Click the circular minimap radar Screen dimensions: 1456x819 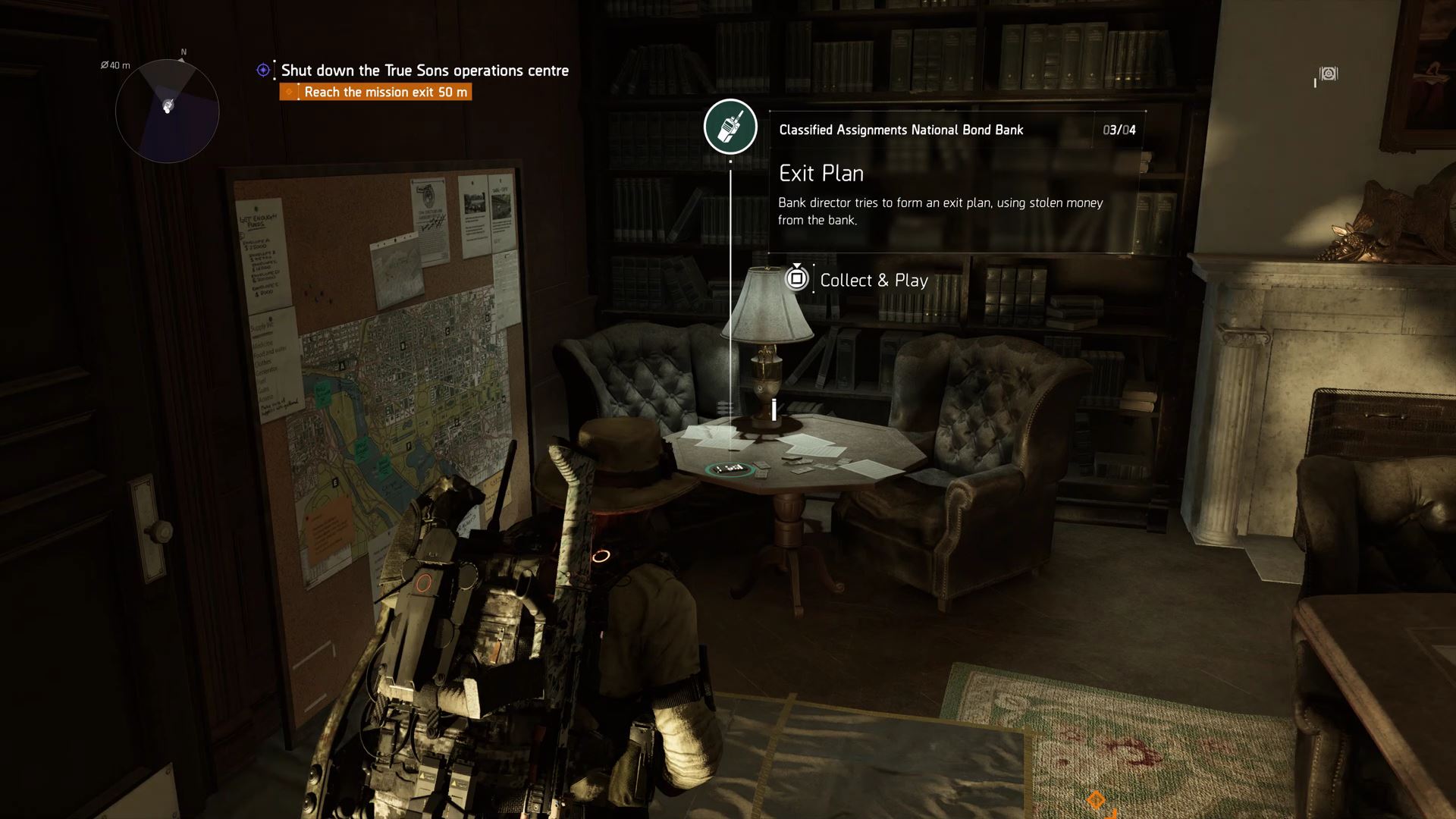coord(167,111)
